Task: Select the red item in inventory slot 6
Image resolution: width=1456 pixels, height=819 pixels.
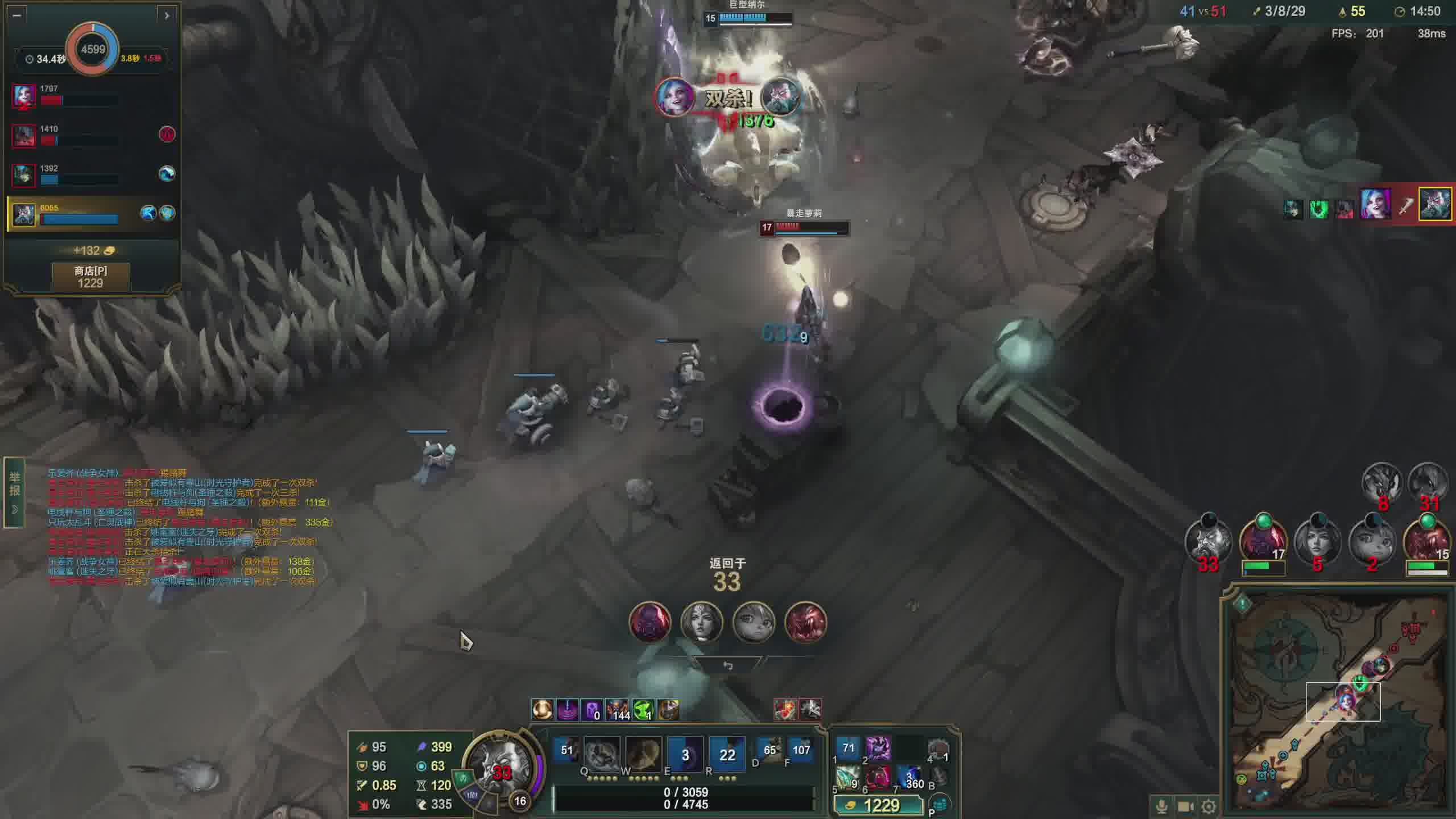Action: [x=878, y=777]
